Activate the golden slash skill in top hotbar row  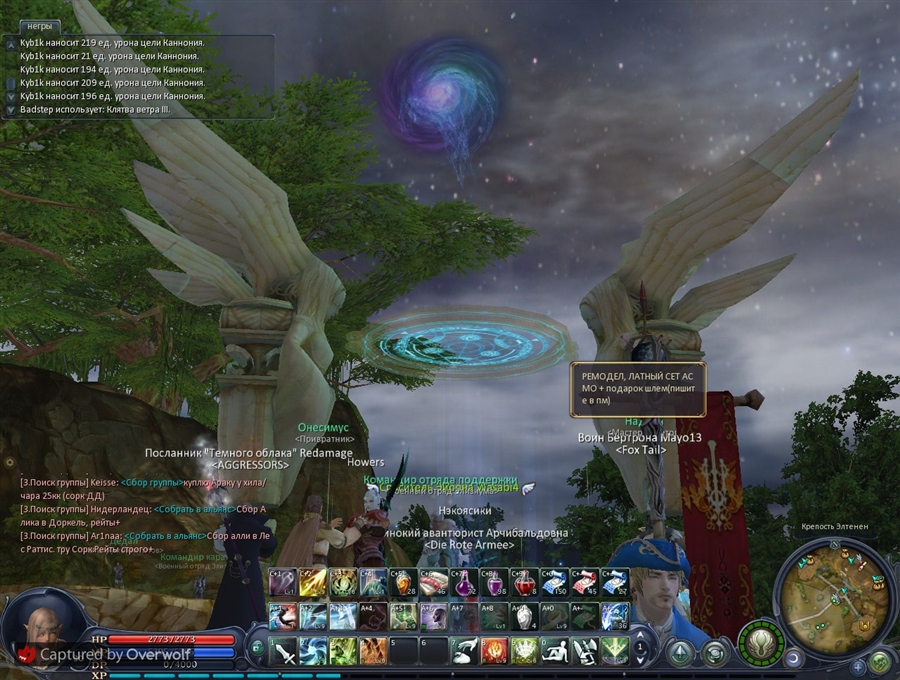pyautogui.click(x=314, y=582)
